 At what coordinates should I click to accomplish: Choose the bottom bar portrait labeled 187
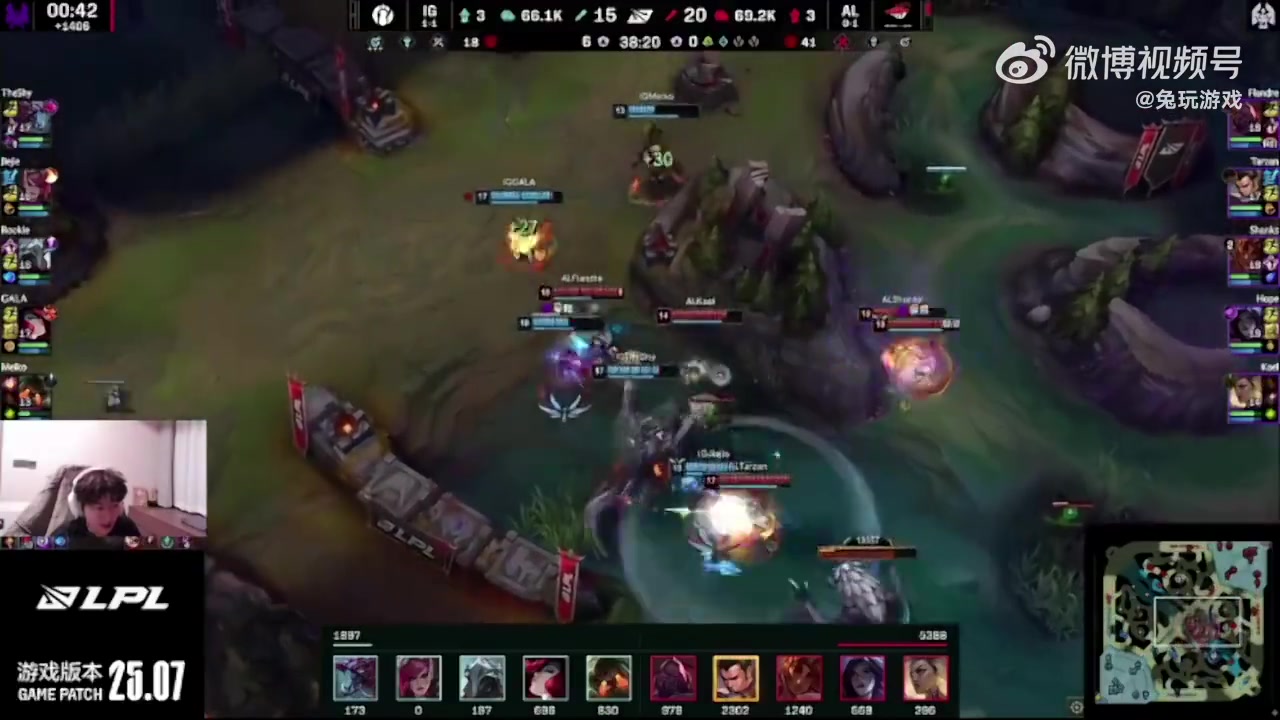click(482, 678)
